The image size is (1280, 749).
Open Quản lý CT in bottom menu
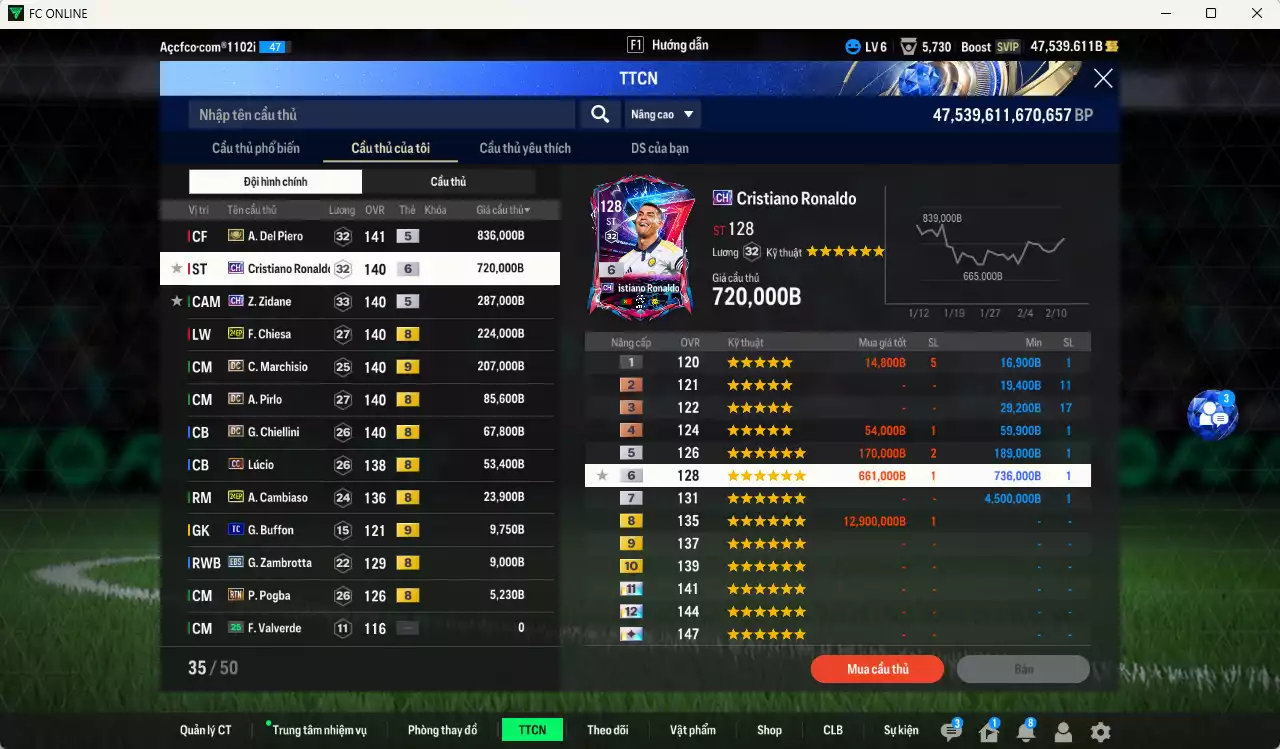(x=206, y=730)
